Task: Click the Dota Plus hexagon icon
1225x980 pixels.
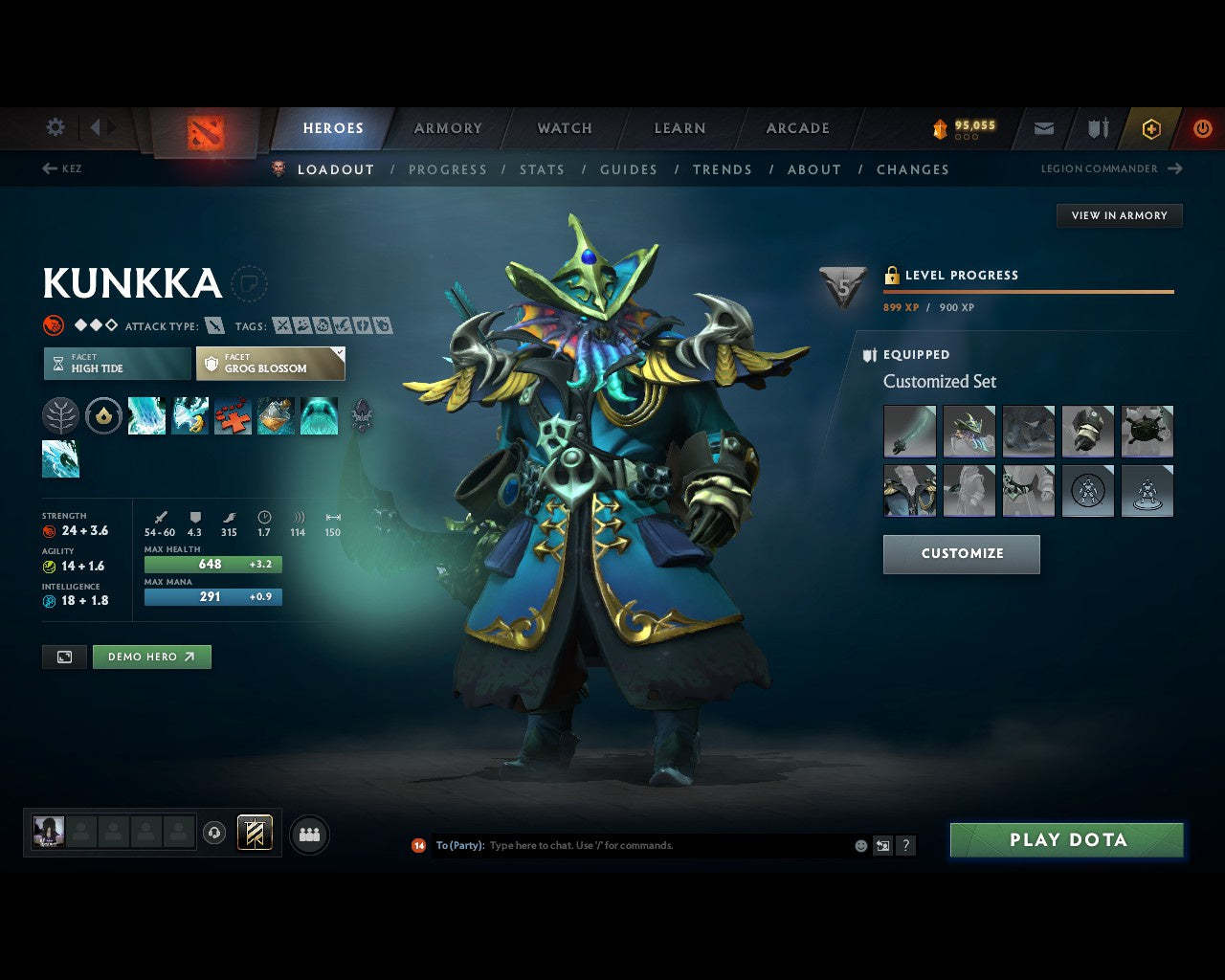Action: [1150, 128]
